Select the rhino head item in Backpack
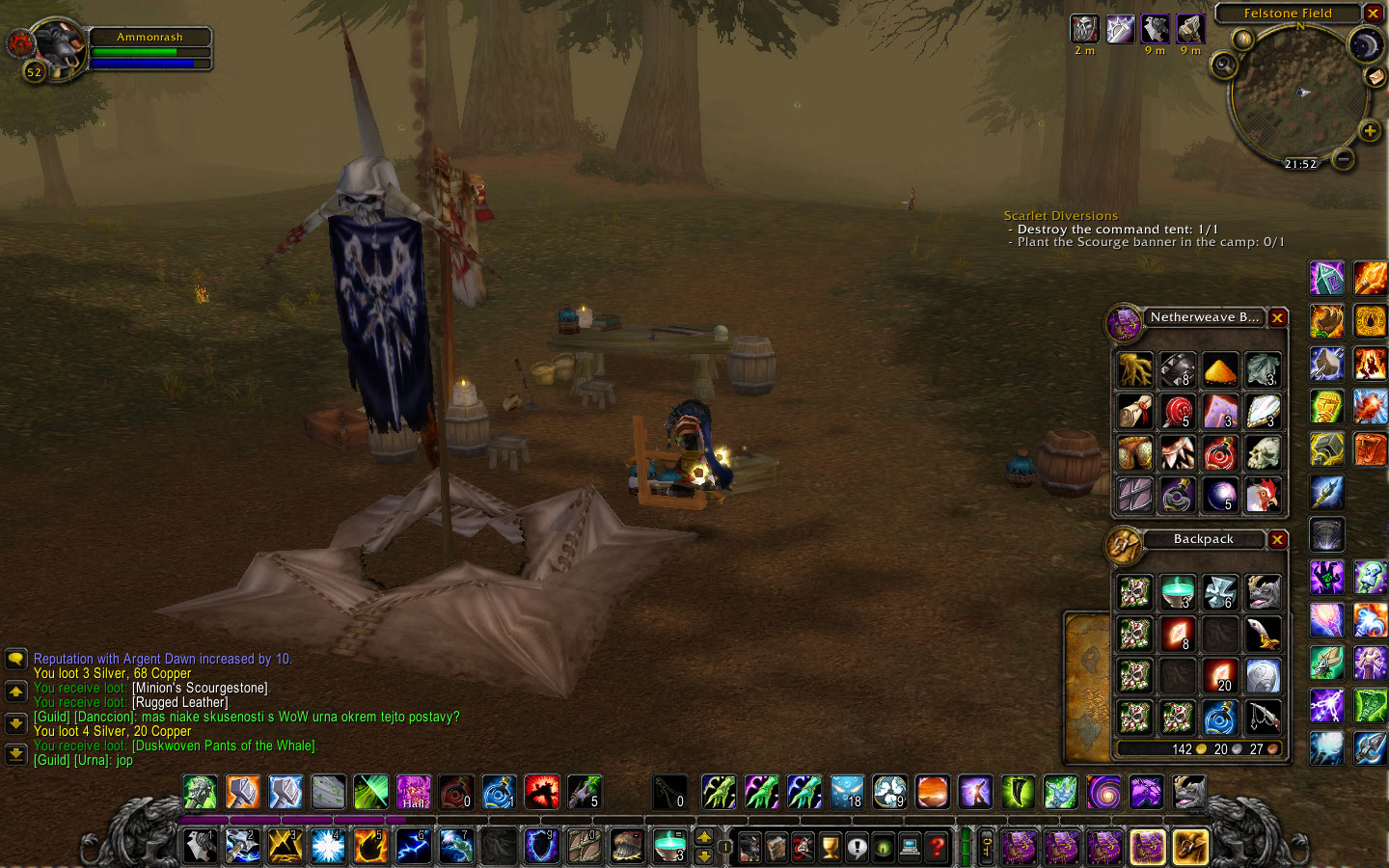The width and height of the screenshot is (1389, 868). point(1263,591)
